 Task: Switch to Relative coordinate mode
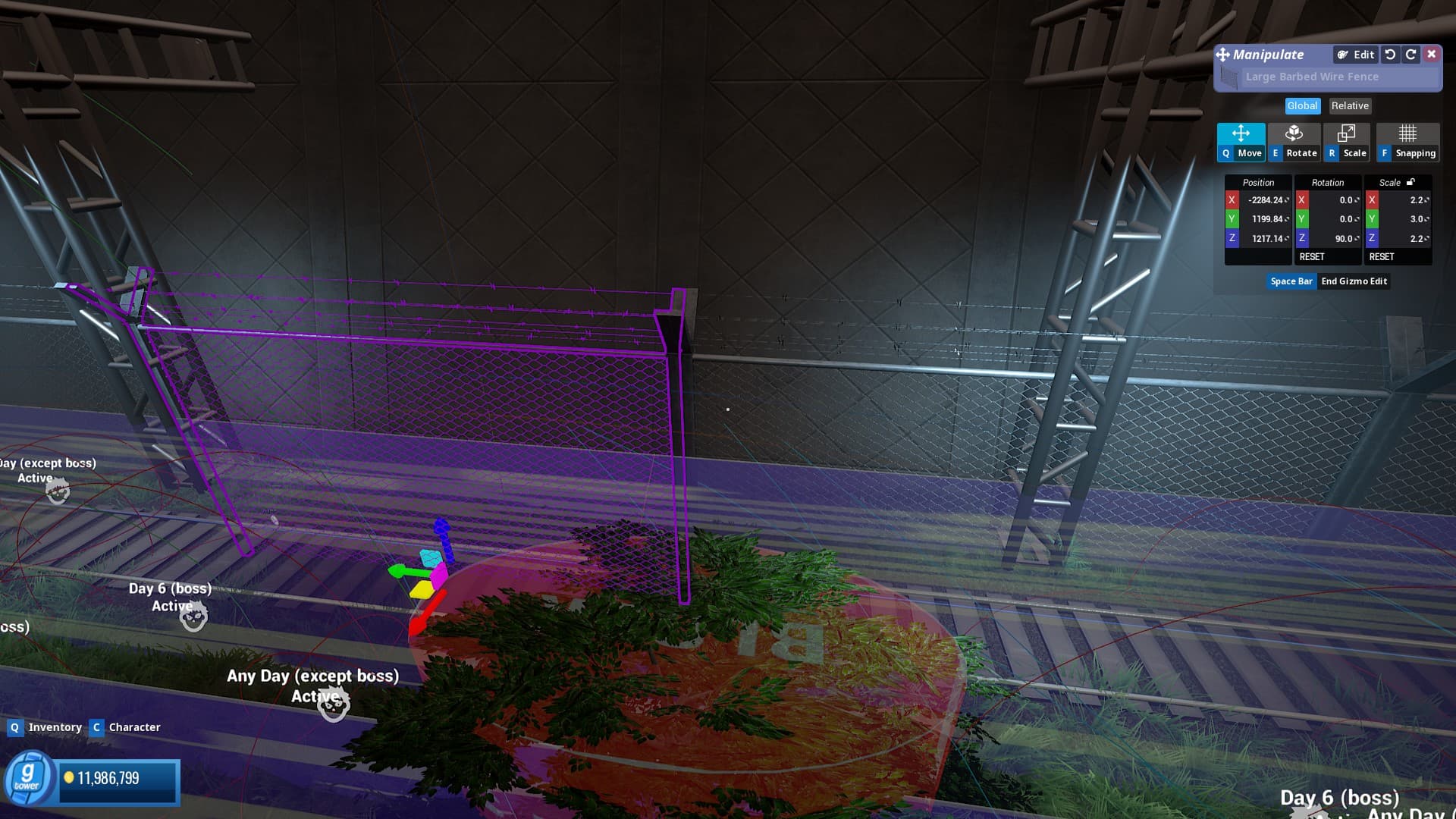[x=1350, y=106]
